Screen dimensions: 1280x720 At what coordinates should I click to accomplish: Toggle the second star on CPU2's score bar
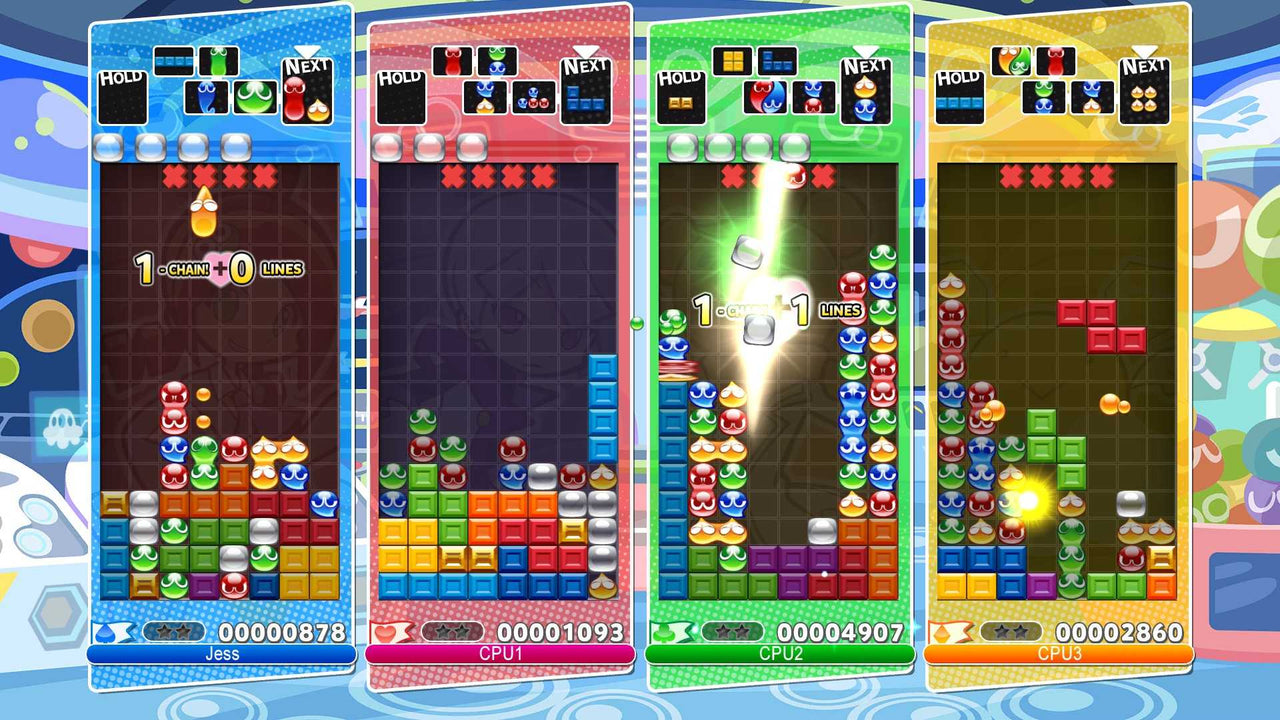pos(744,630)
